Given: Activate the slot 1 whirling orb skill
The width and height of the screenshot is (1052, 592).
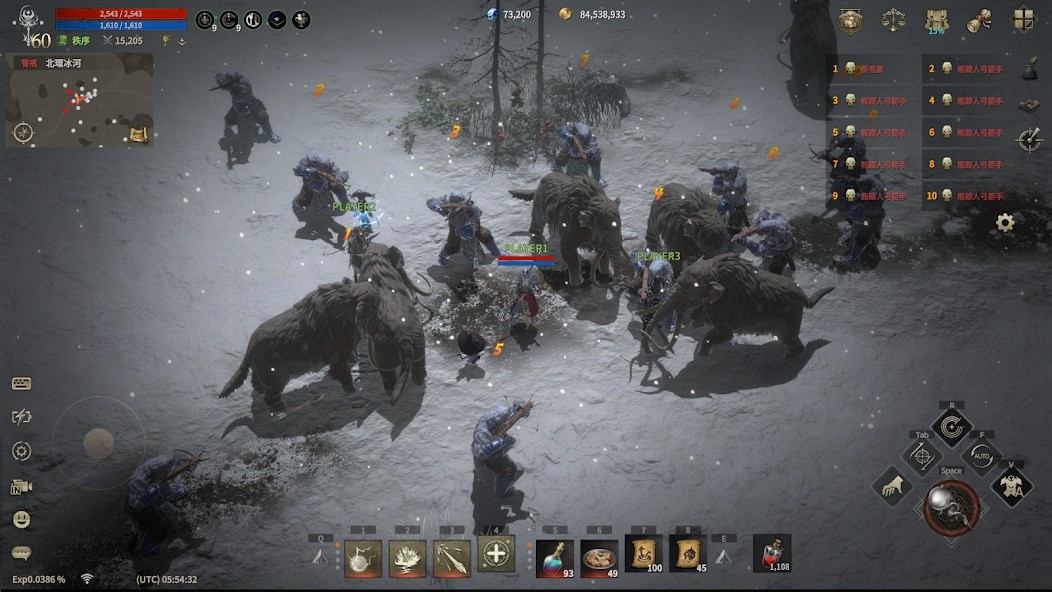Looking at the screenshot, I should [363, 557].
